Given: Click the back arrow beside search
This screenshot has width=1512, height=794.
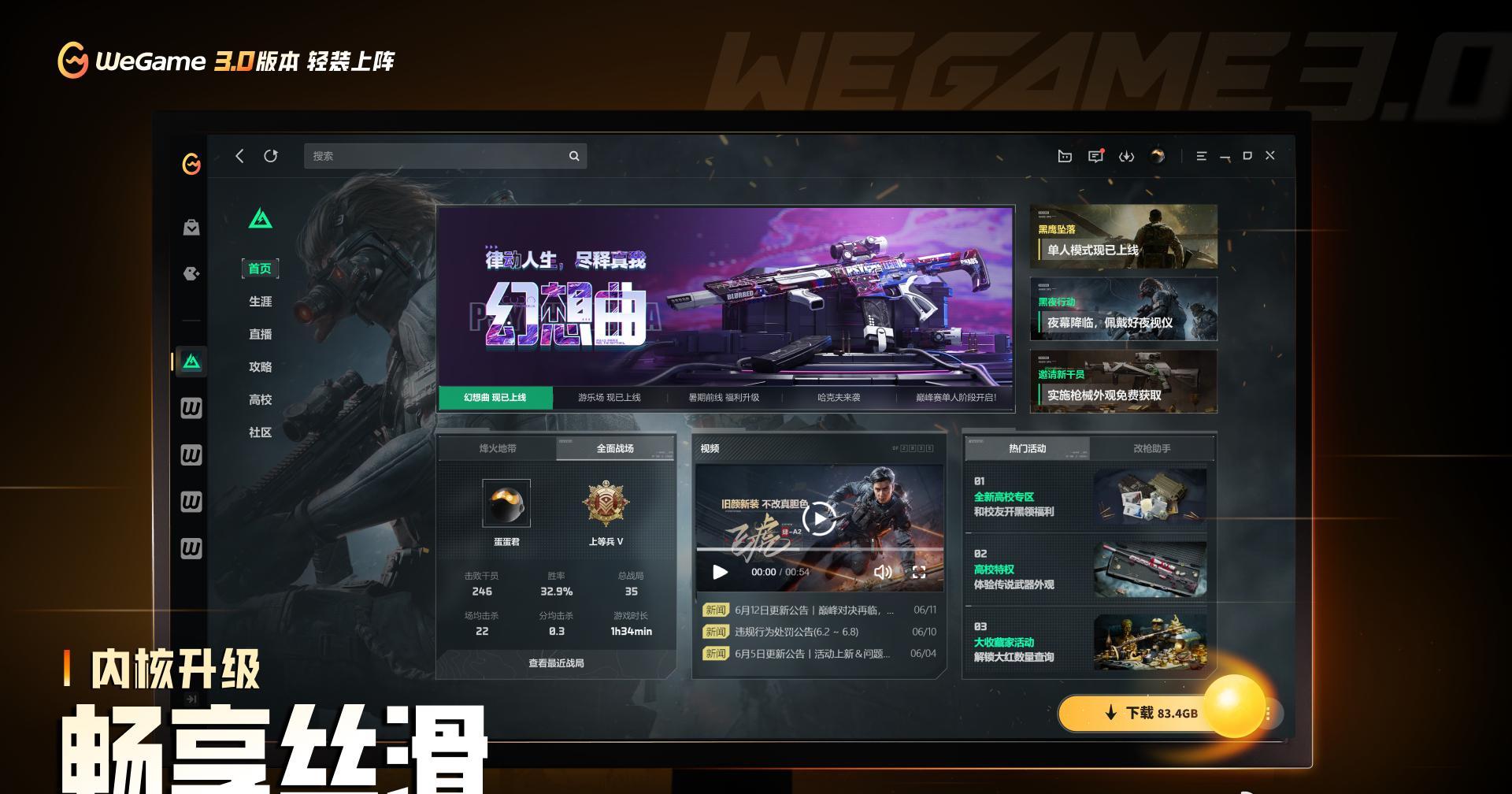Looking at the screenshot, I should coord(240,156).
